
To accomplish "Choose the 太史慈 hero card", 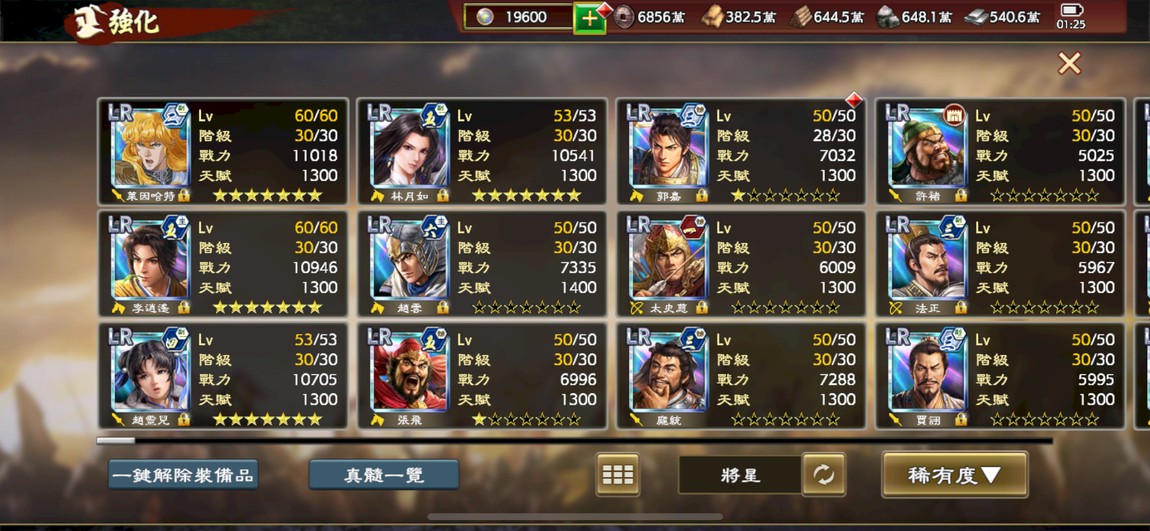I will pyautogui.click(x=741, y=263).
